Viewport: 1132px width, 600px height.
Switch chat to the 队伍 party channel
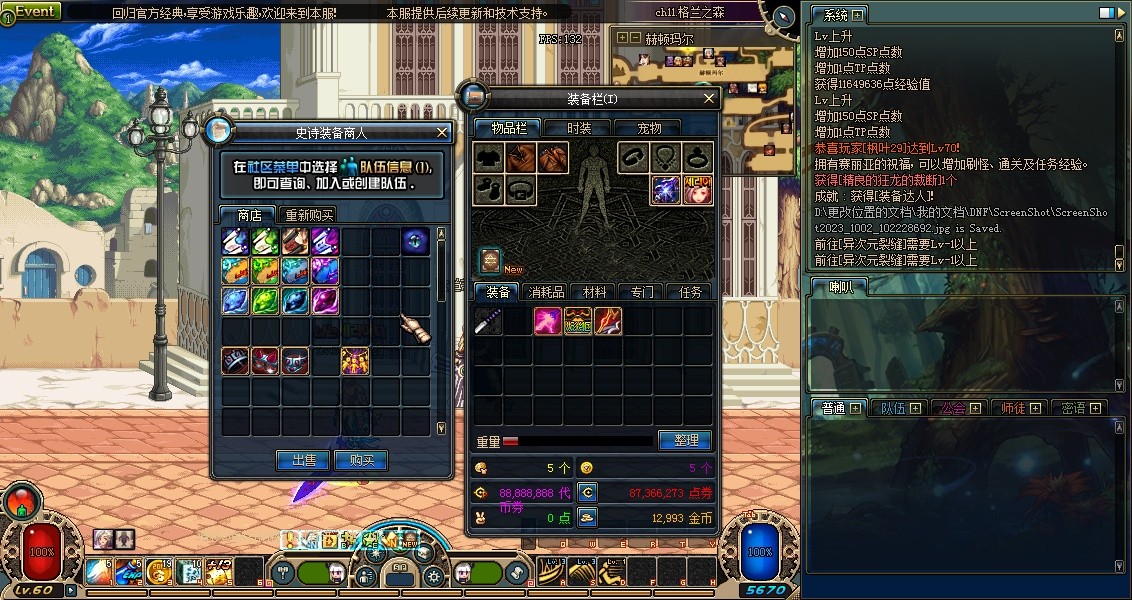[x=893, y=408]
